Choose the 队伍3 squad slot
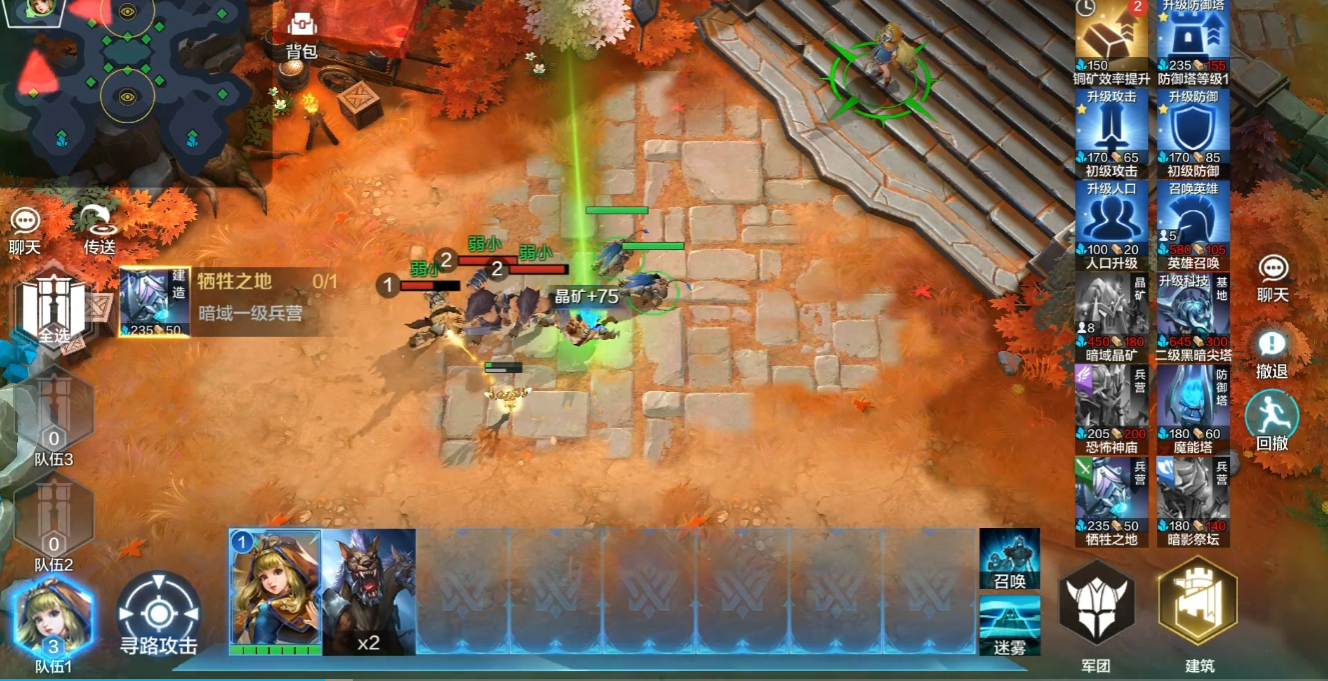Screen dimensions: 1328x681 pyautogui.click(x=54, y=415)
